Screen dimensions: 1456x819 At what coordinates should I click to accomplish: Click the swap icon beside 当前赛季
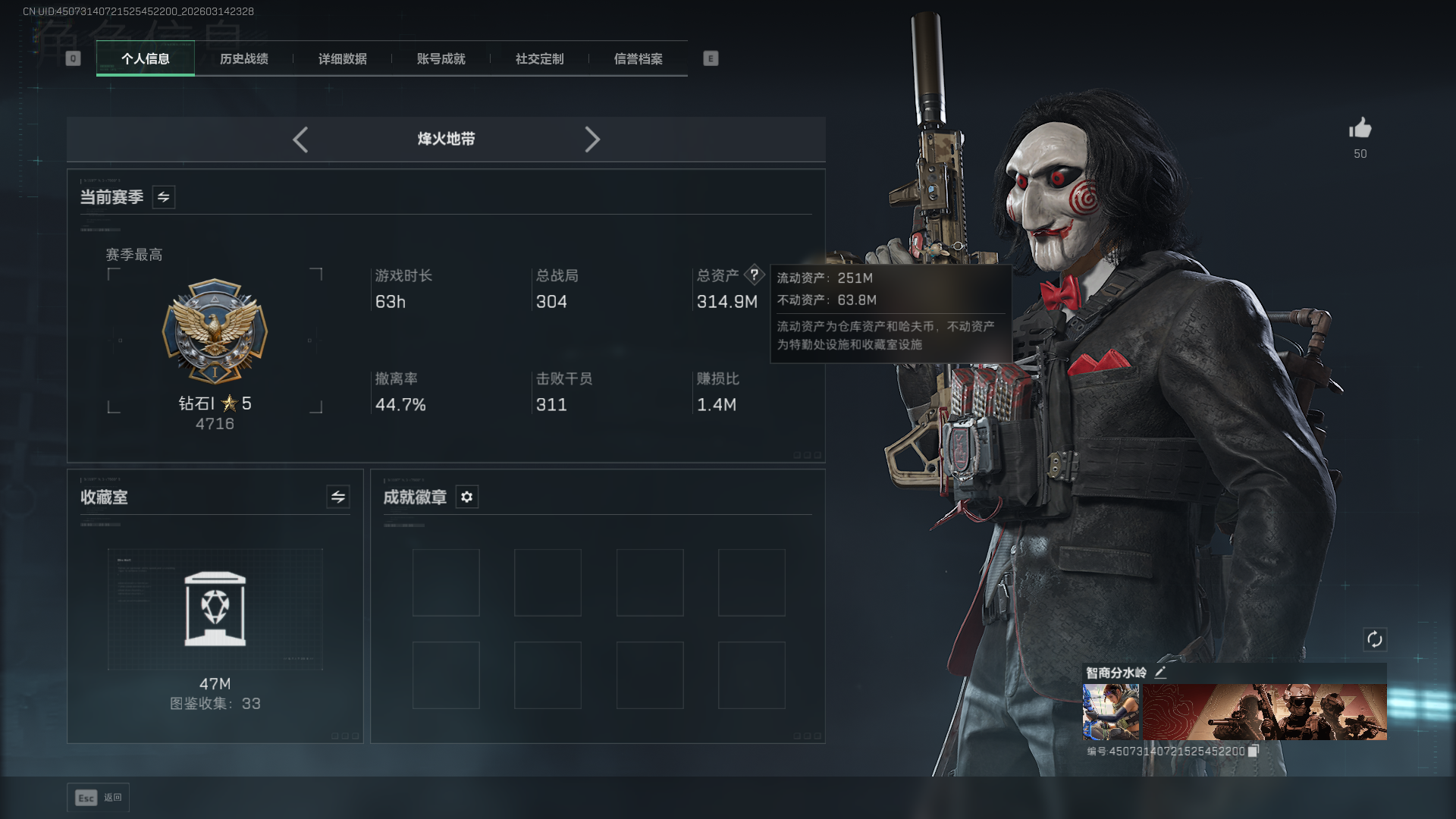pos(163,196)
